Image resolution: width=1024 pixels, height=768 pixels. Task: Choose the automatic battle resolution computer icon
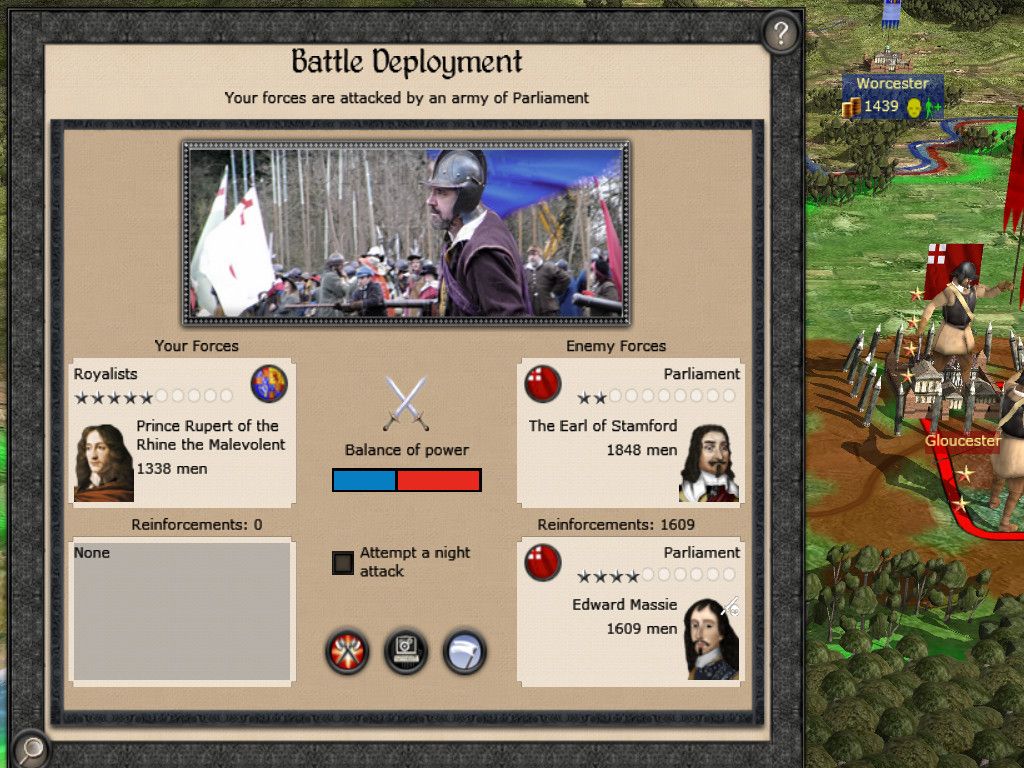pos(406,653)
